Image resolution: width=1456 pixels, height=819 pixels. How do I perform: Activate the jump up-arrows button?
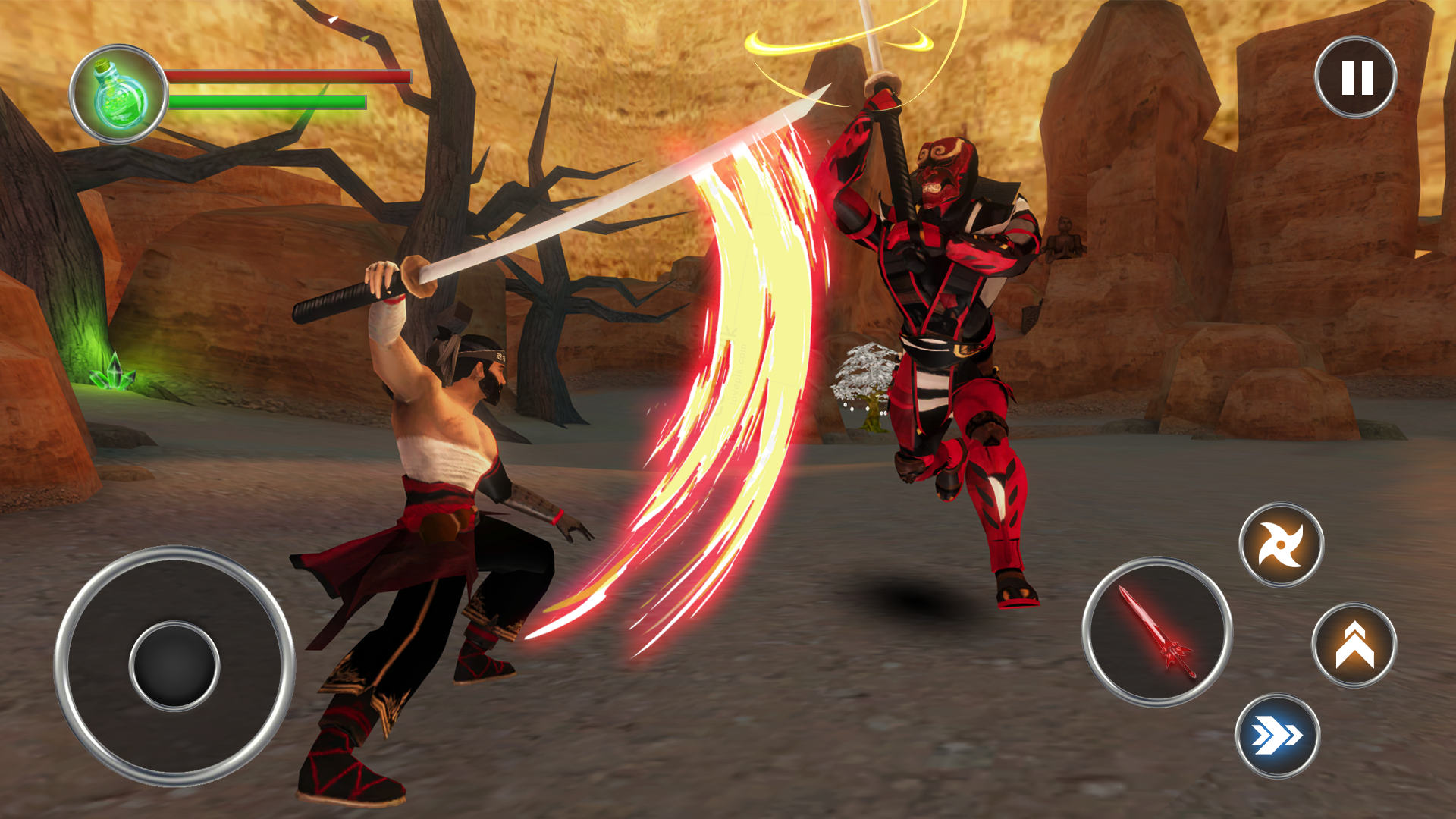pos(1354,645)
